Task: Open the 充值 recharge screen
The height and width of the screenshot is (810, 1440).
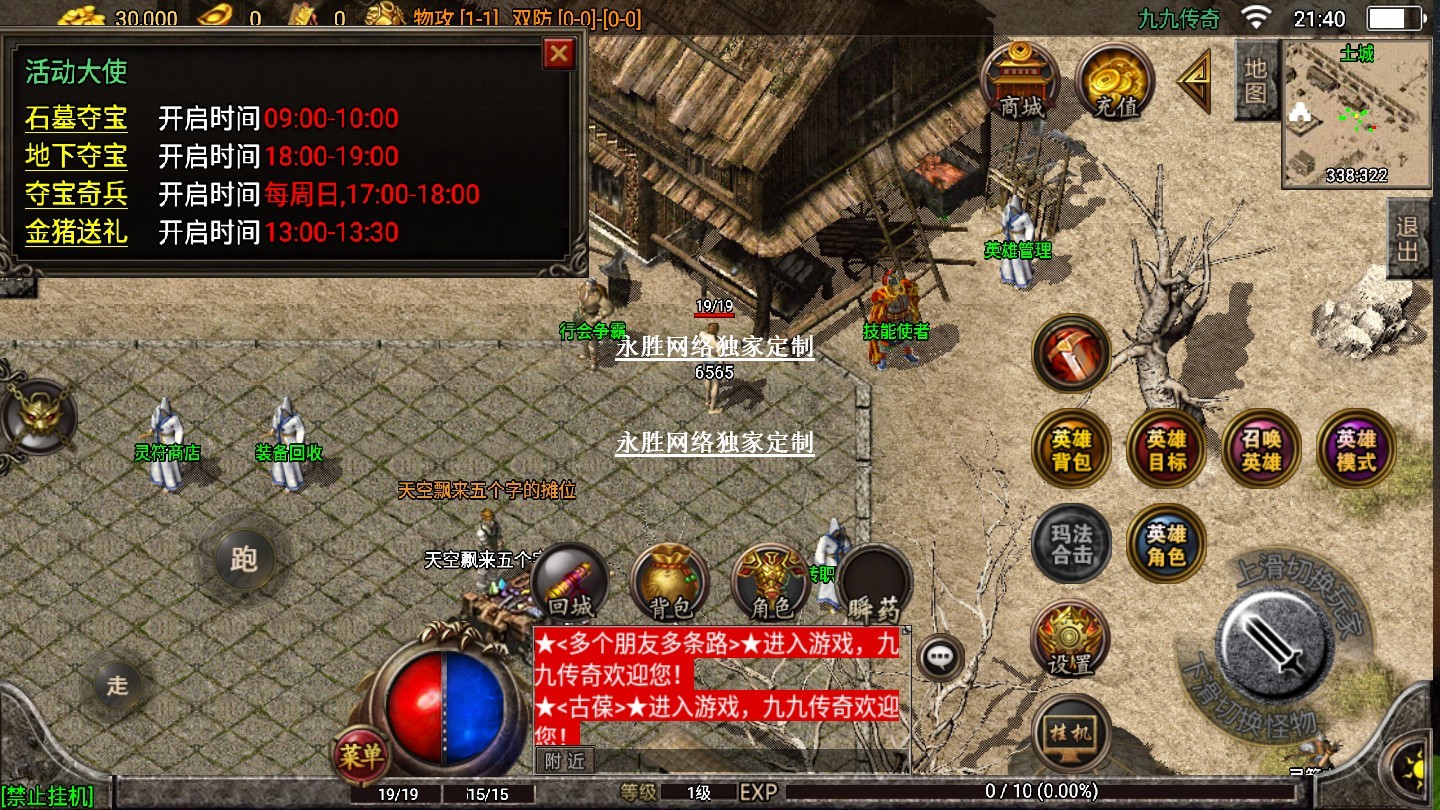Action: point(1115,80)
